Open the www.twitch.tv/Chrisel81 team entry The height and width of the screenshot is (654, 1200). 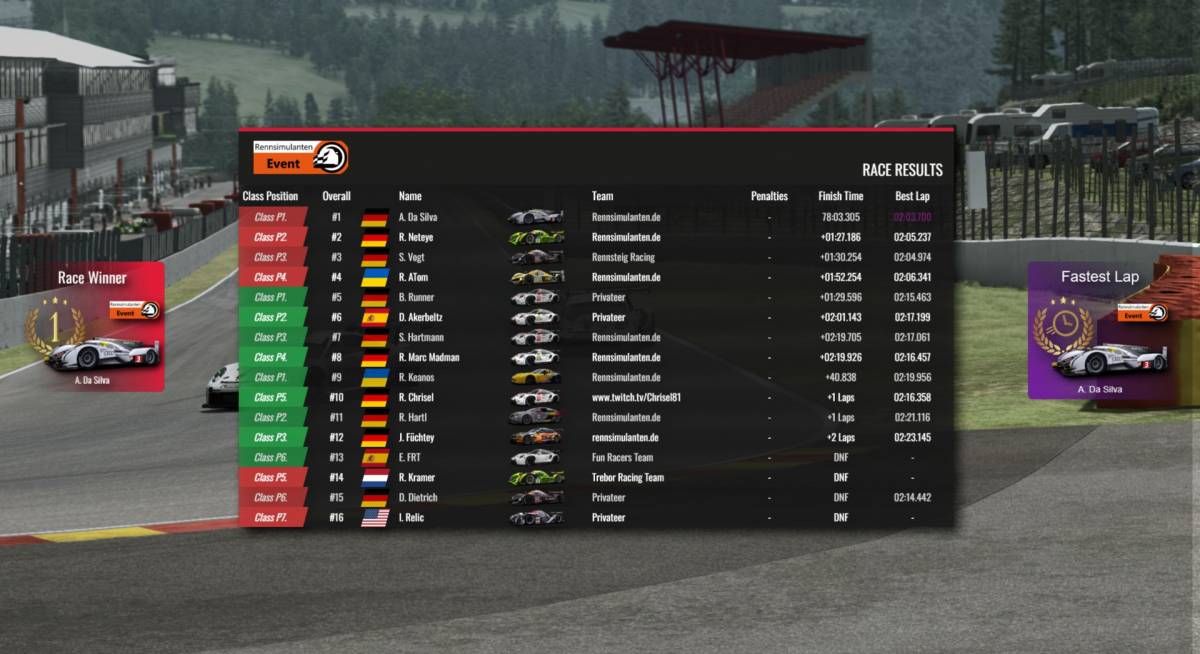click(636, 397)
